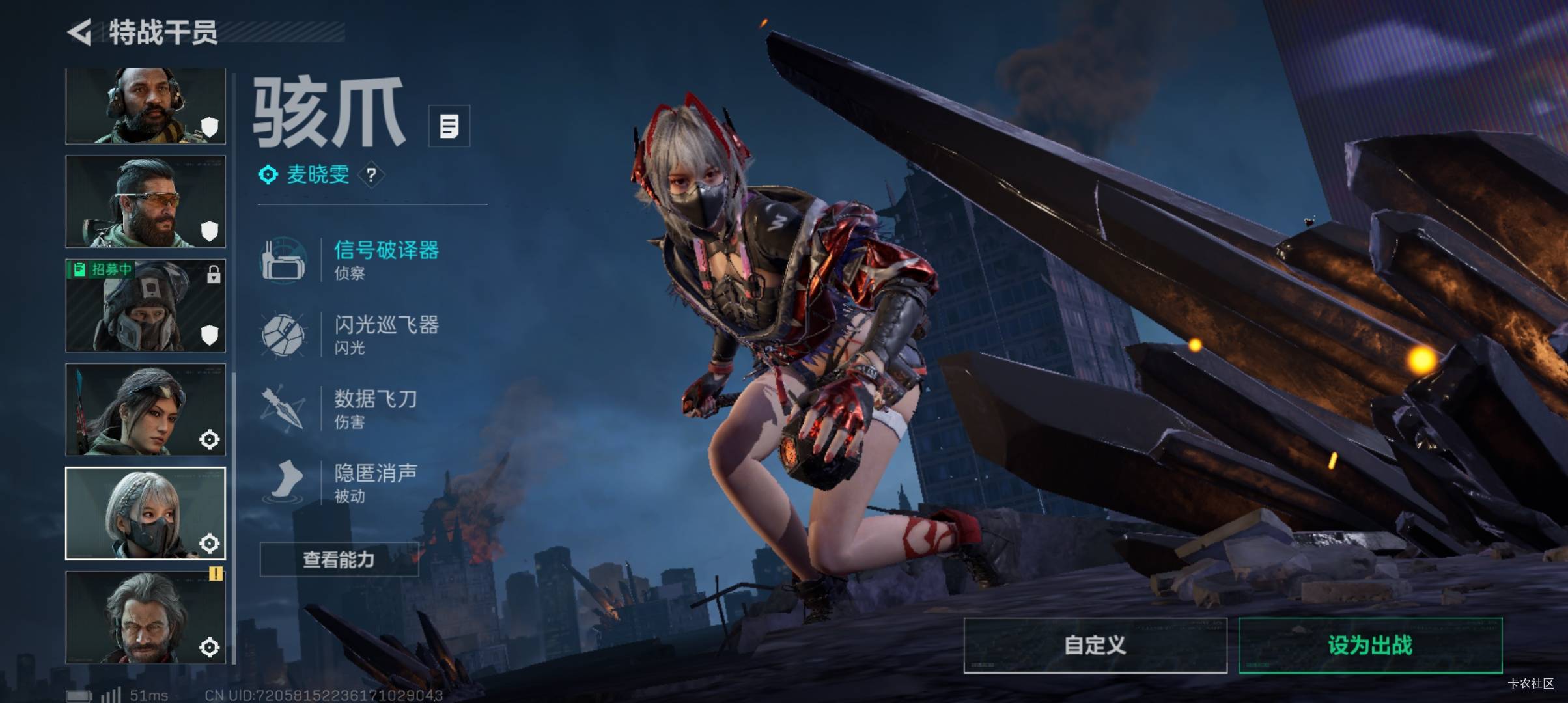Select the headset-wearing bearded operator portrait

(145, 106)
